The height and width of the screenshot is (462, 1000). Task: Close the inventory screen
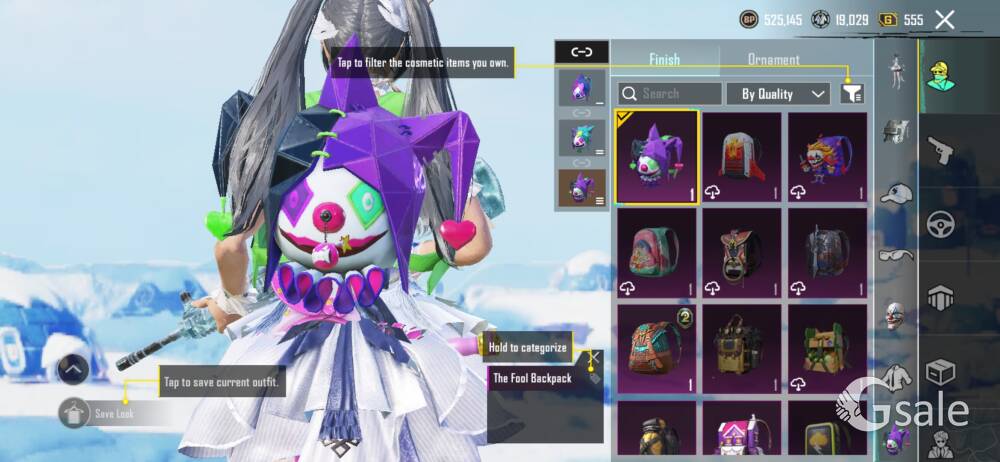pyautogui.click(x=944, y=19)
